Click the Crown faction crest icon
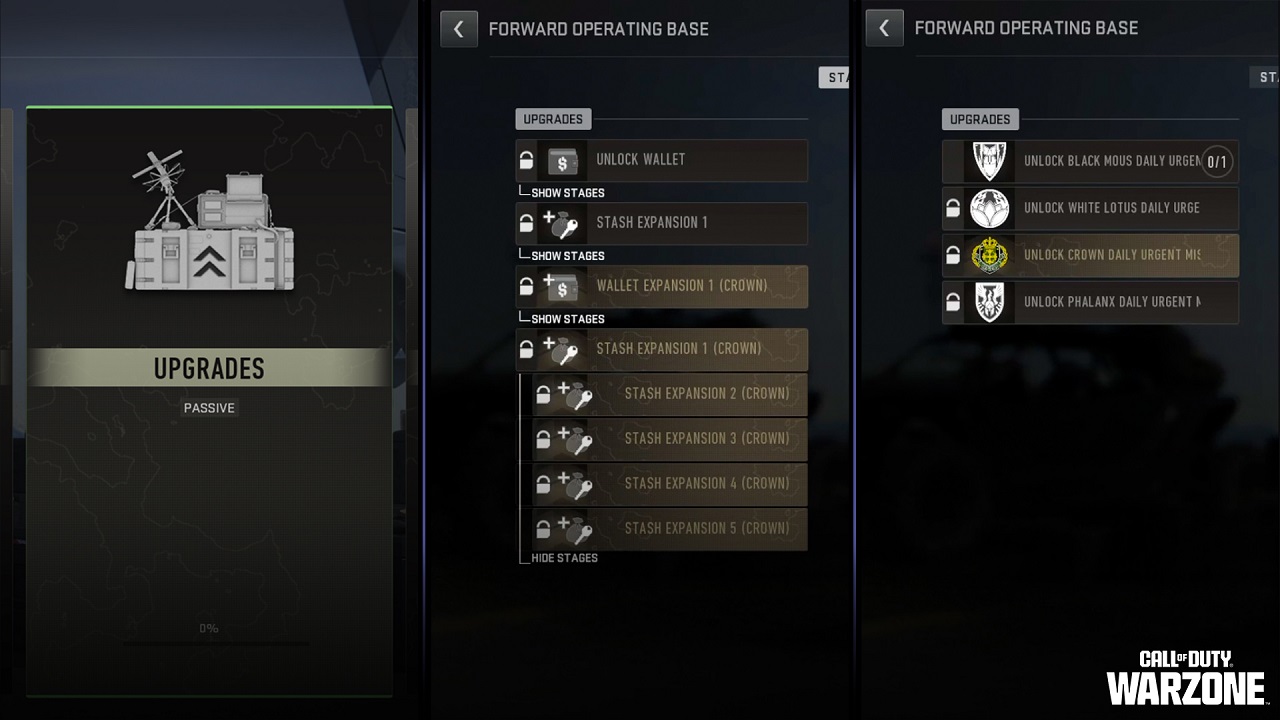 coord(989,255)
